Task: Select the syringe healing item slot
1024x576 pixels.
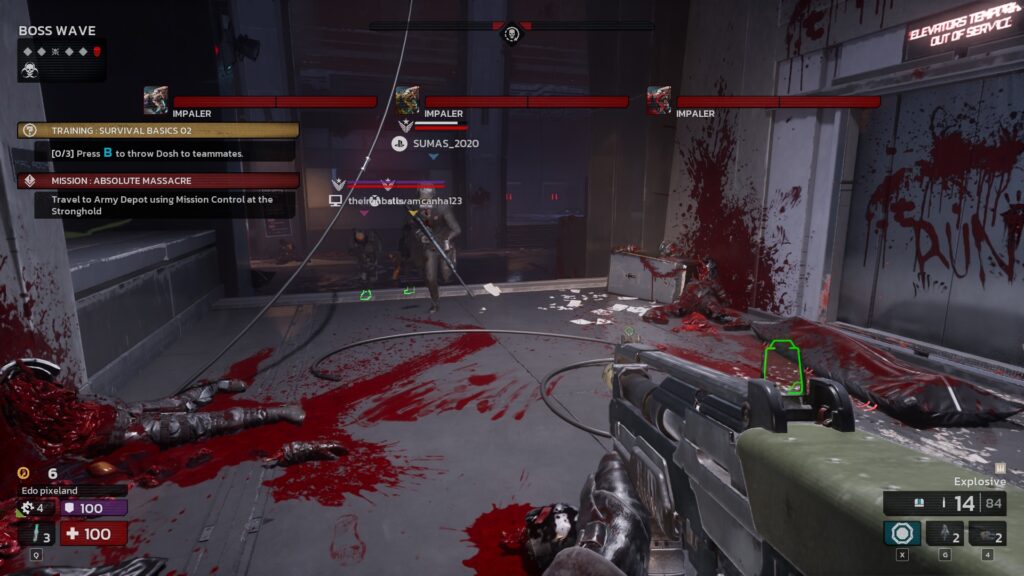Action: [x=36, y=533]
